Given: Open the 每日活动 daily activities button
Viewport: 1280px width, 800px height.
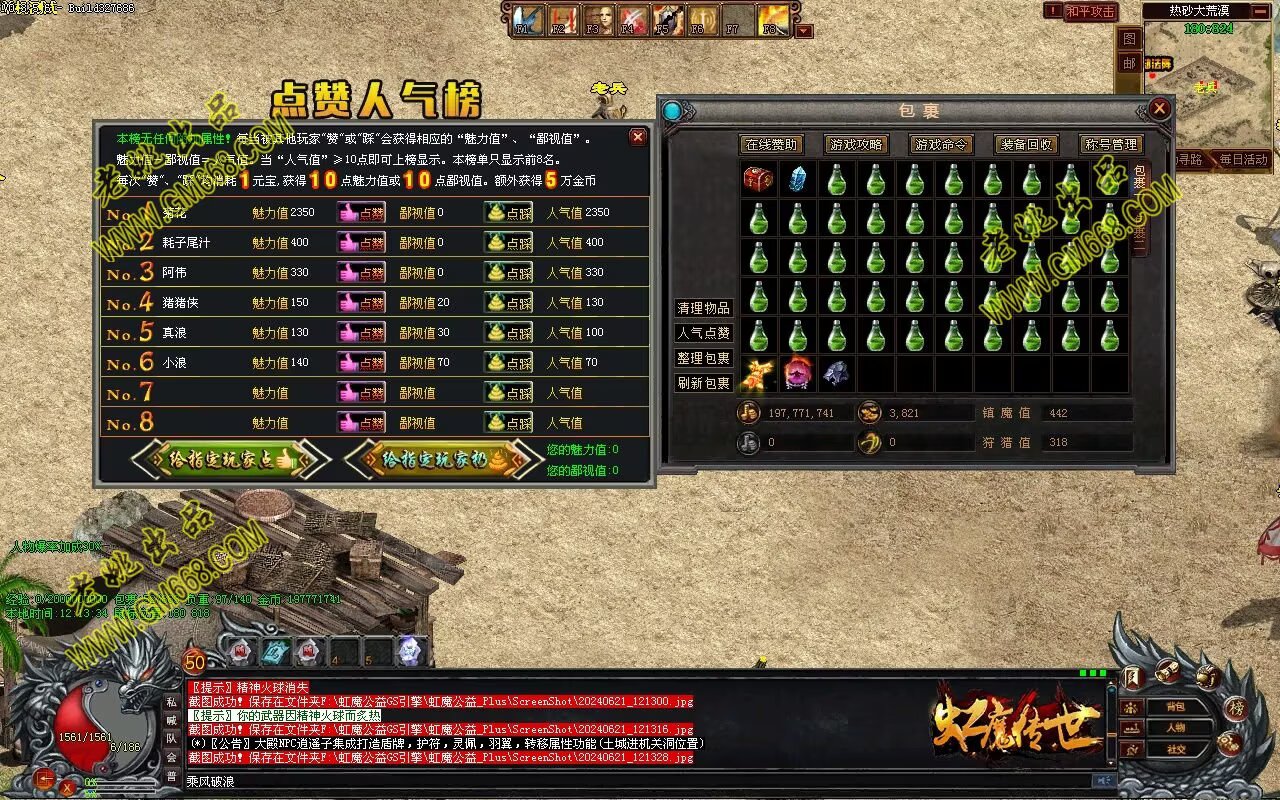Looking at the screenshot, I should click(x=1242, y=159).
